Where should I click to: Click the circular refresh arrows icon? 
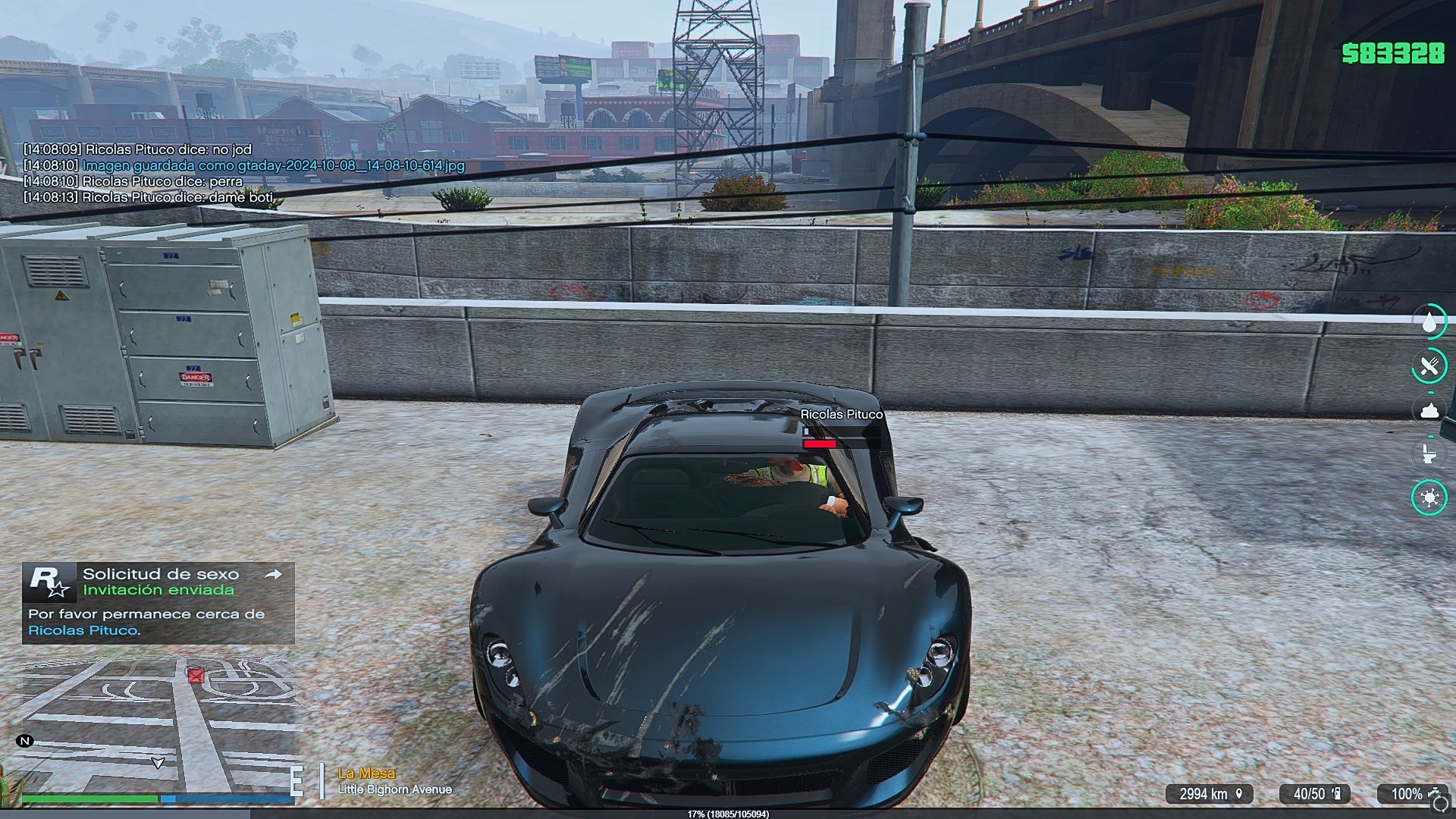[x=1442, y=803]
